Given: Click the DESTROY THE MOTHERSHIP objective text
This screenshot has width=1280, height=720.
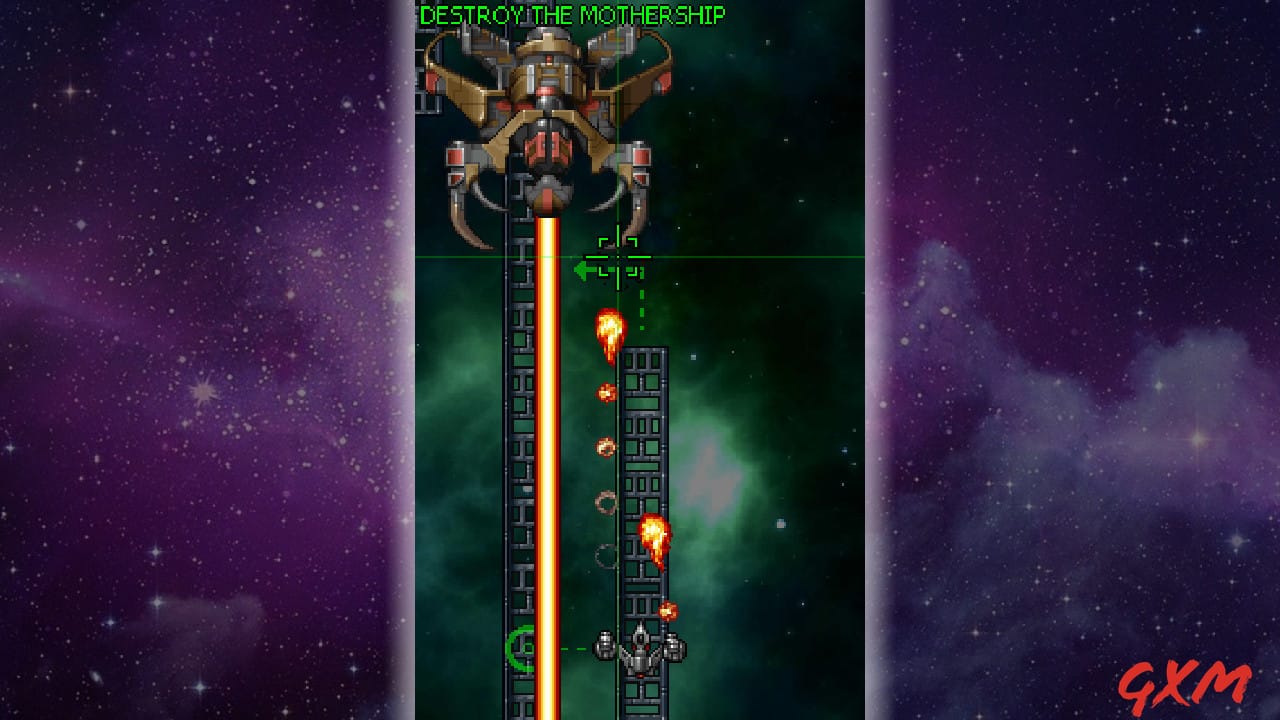Looking at the screenshot, I should (573, 15).
